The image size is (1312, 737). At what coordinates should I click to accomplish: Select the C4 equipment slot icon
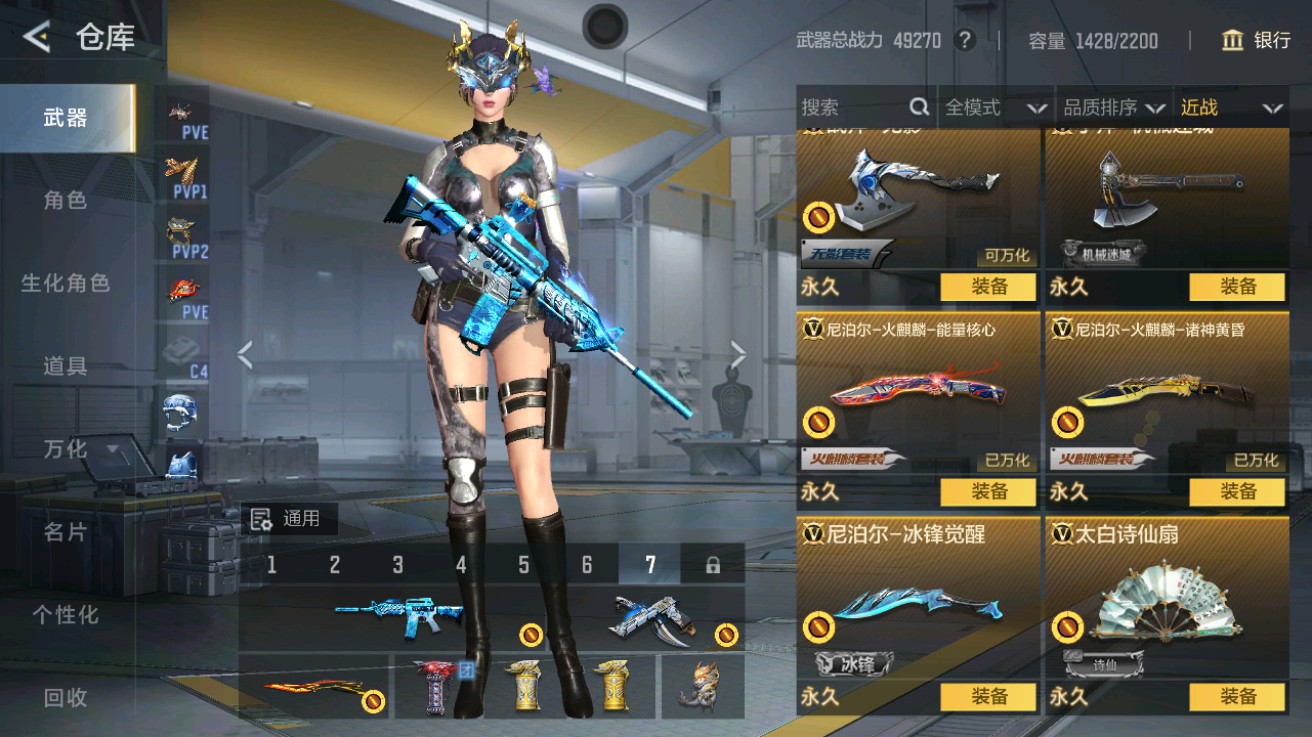(180, 352)
